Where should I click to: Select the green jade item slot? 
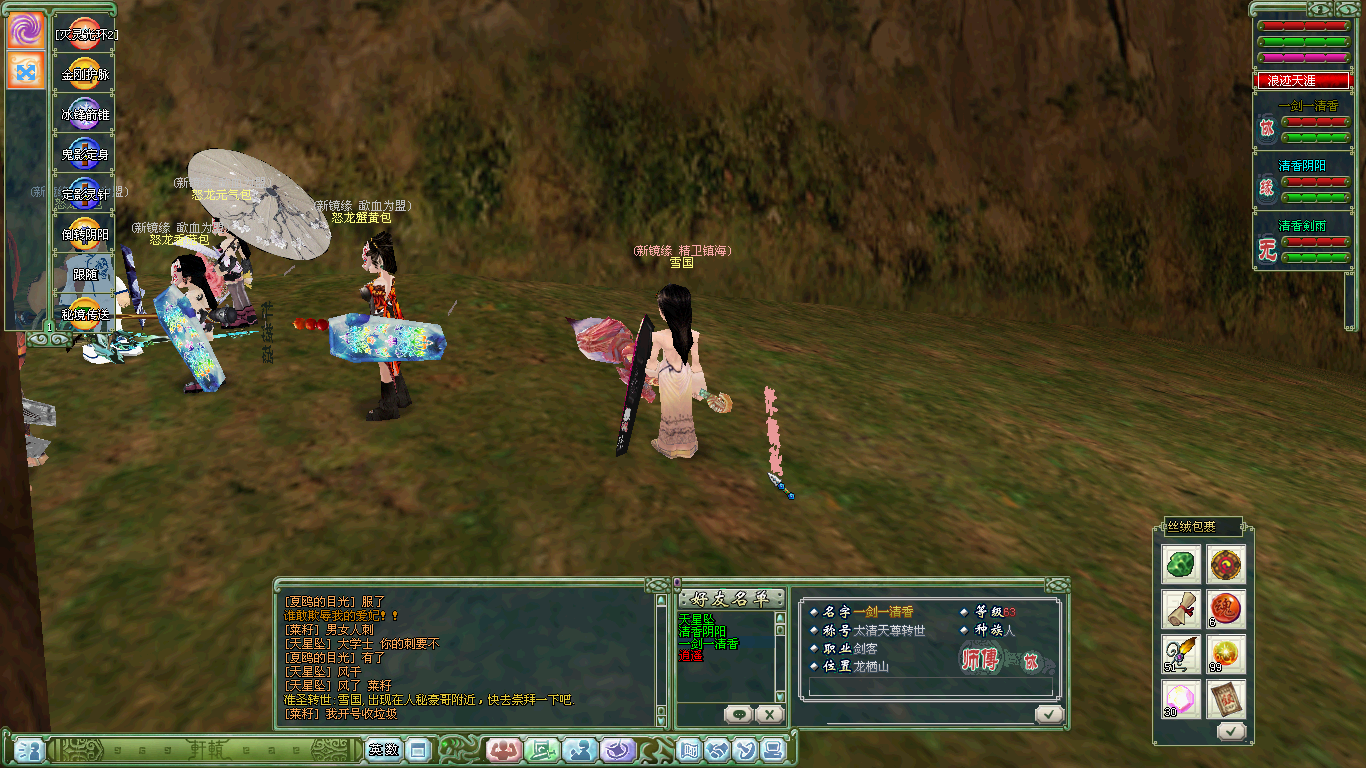click(1181, 564)
